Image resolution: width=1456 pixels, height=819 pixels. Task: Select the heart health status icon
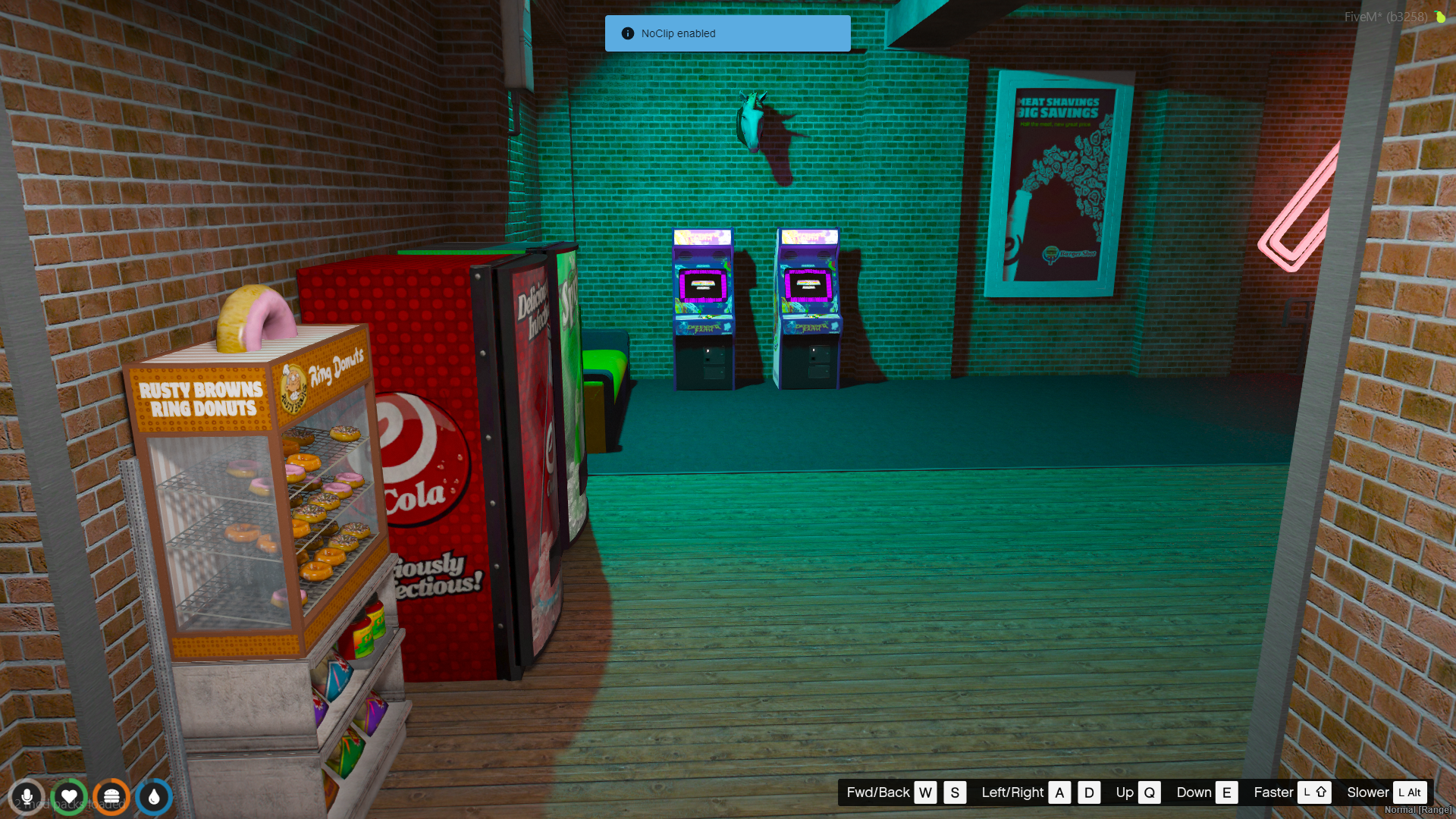(x=69, y=797)
